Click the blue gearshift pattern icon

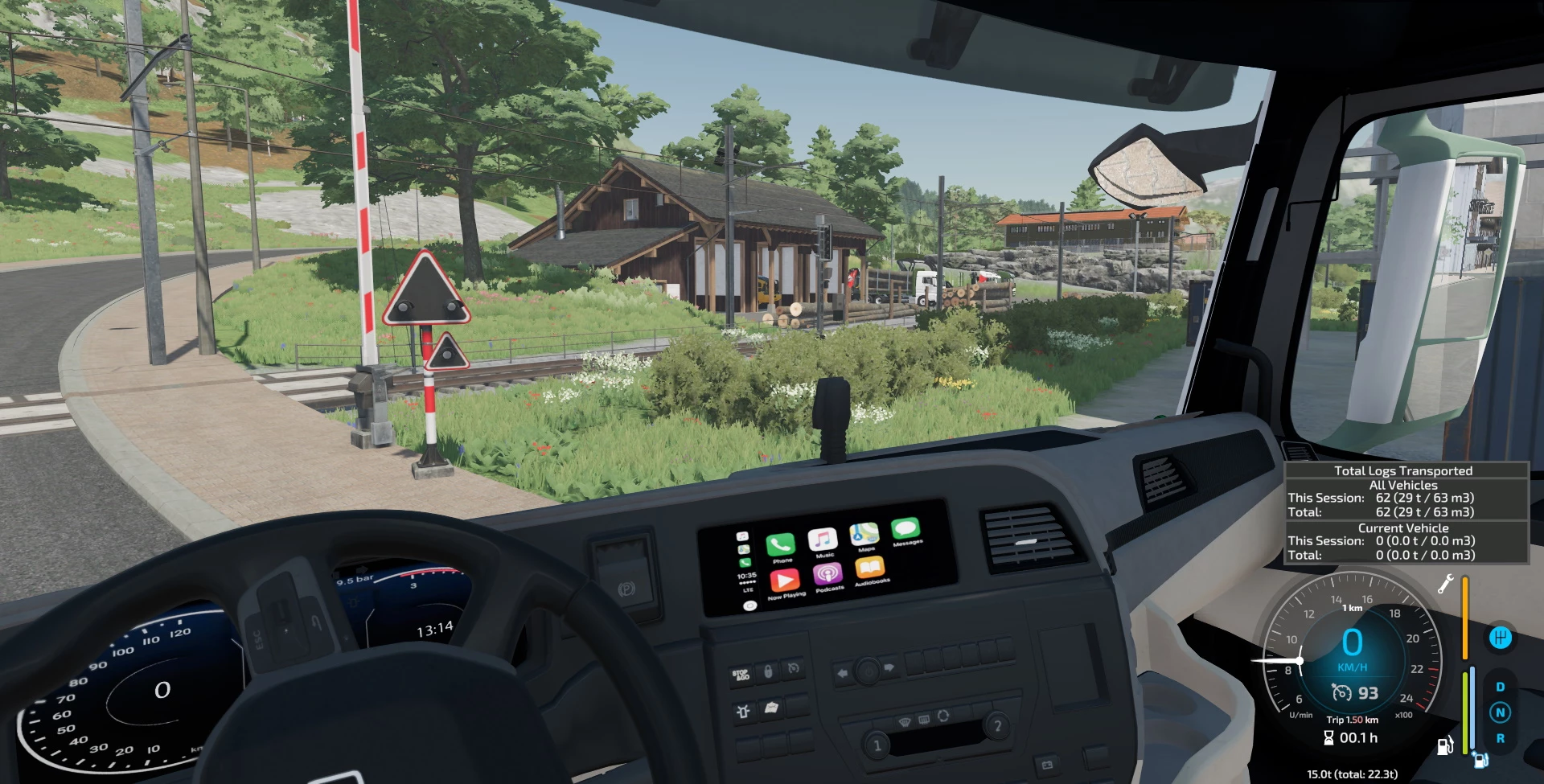(x=1500, y=638)
